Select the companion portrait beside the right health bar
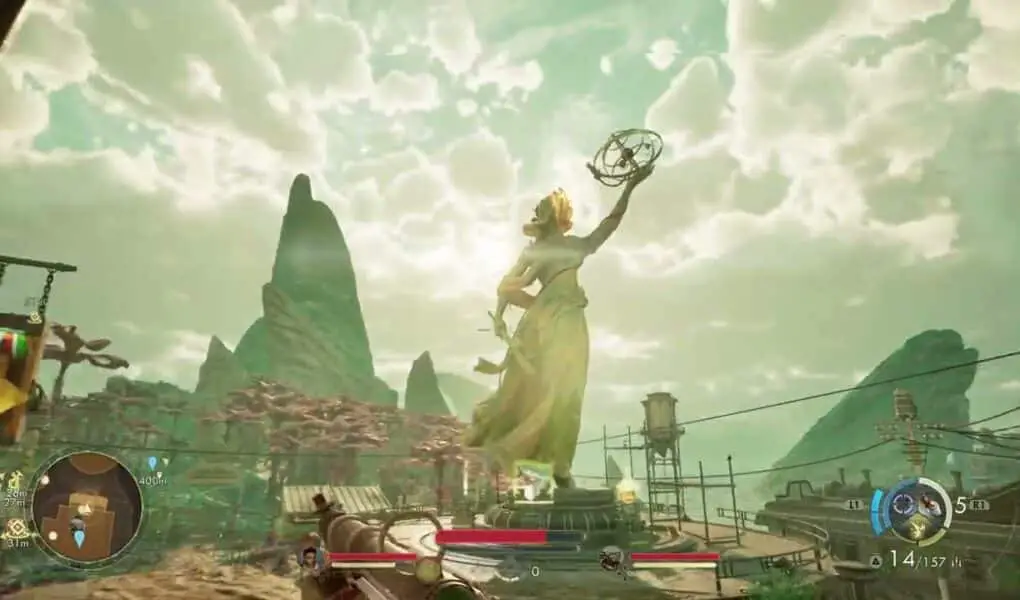 click(611, 558)
